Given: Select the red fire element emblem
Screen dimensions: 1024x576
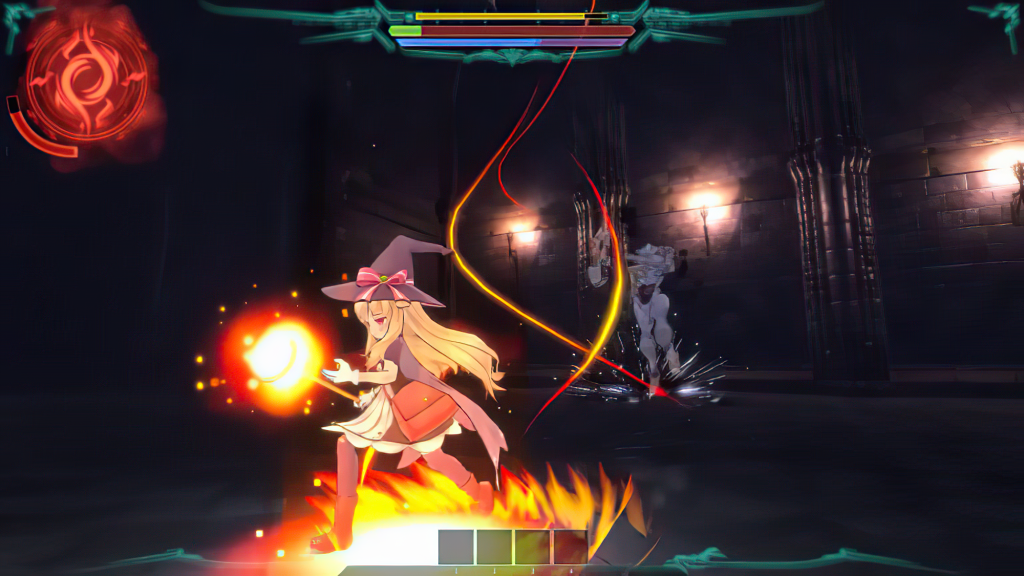Looking at the screenshot, I should pyautogui.click(x=87, y=79).
